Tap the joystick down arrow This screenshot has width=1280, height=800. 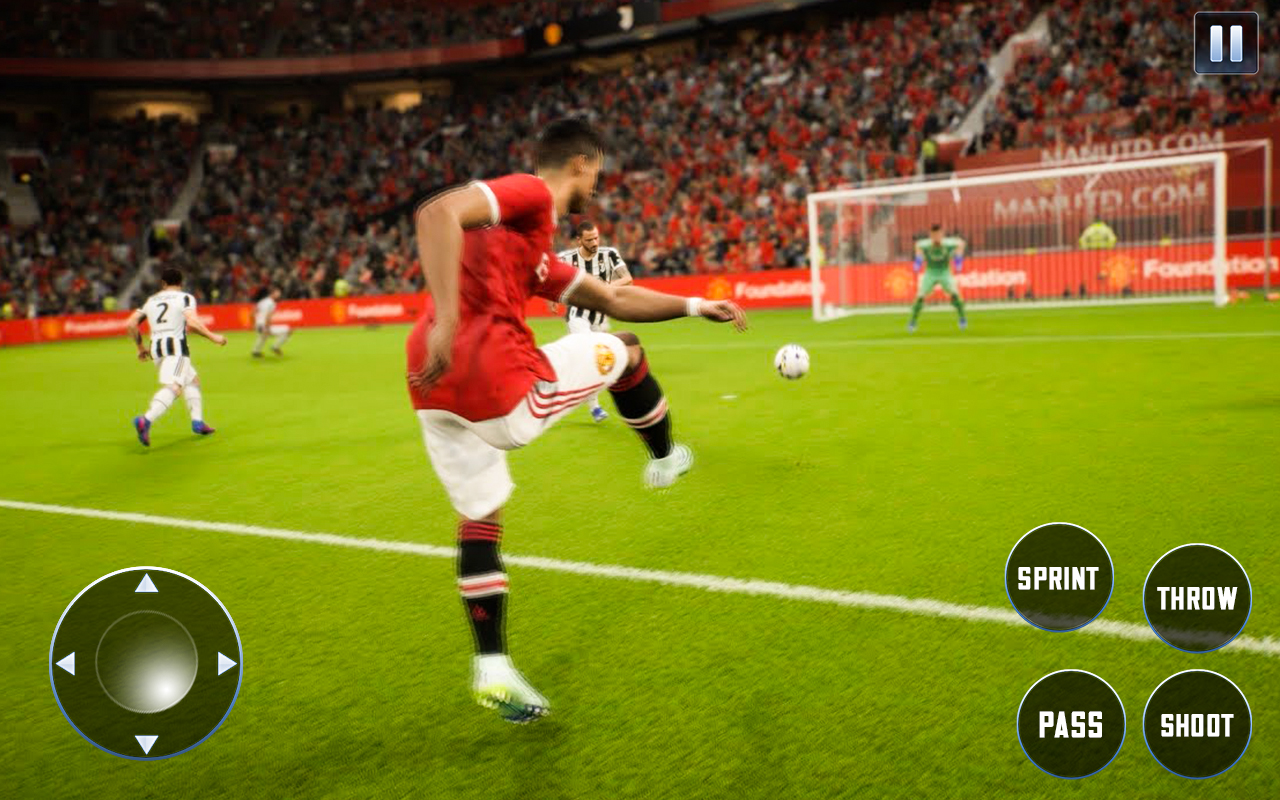pyautogui.click(x=145, y=745)
